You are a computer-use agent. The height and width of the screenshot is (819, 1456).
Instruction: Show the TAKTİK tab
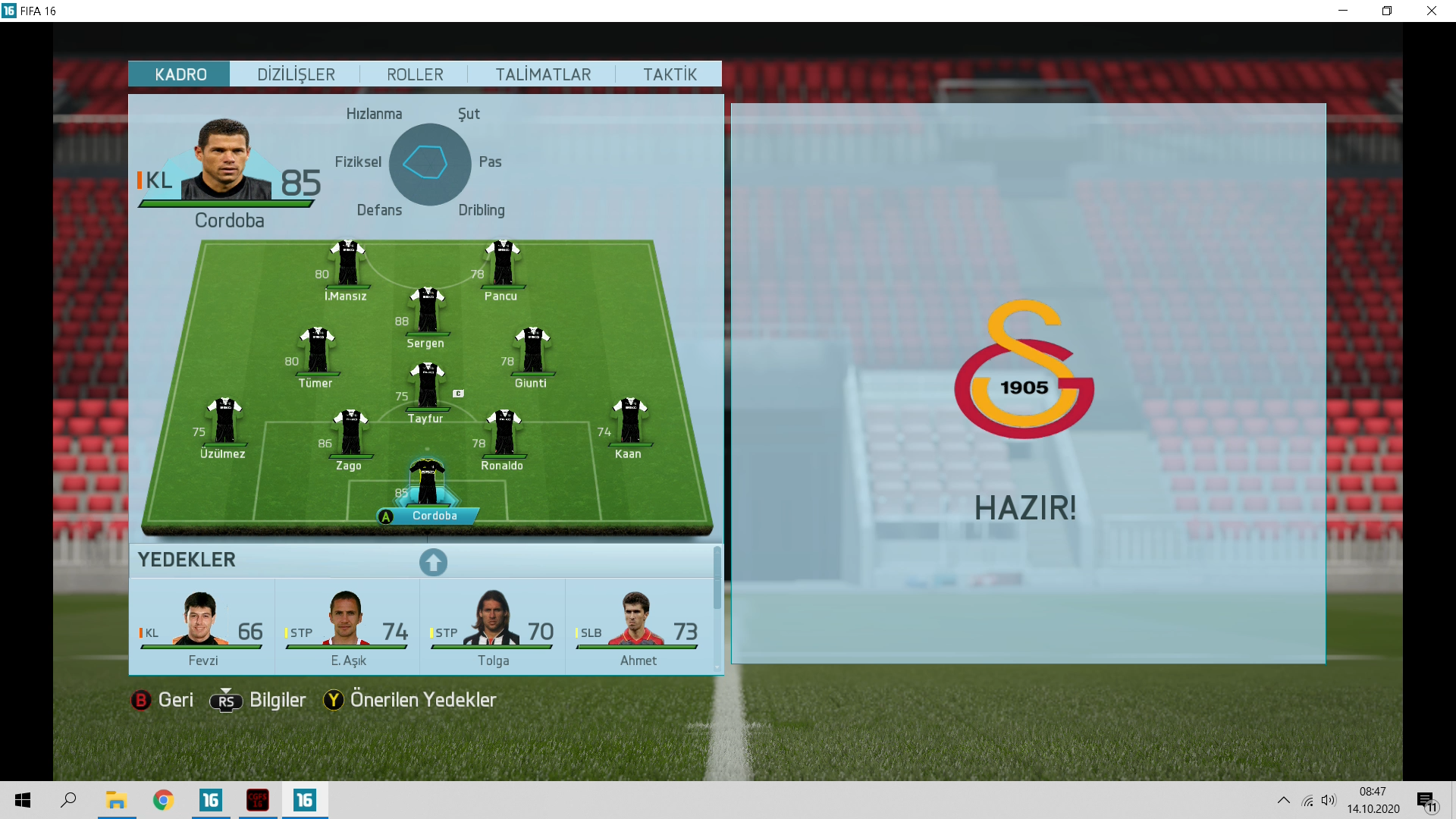click(670, 74)
